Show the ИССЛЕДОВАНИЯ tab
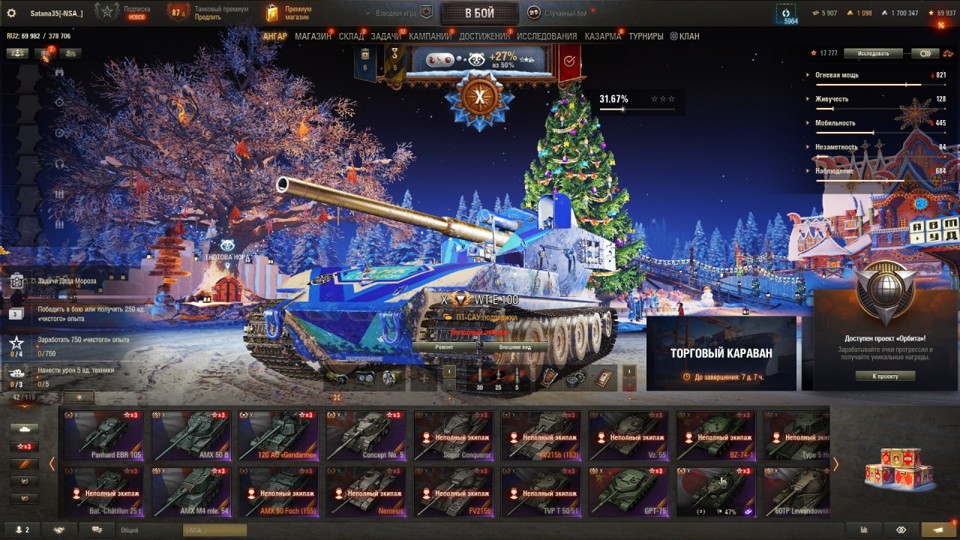Screen dimensions: 960x540 [x=547, y=37]
